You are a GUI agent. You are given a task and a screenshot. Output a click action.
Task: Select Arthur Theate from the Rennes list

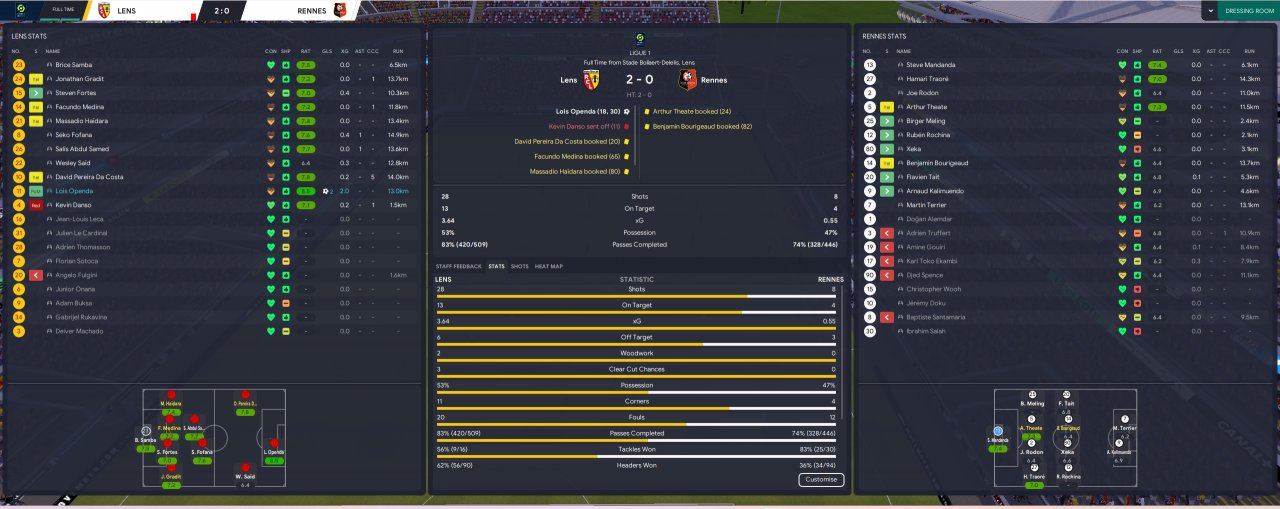[926, 107]
